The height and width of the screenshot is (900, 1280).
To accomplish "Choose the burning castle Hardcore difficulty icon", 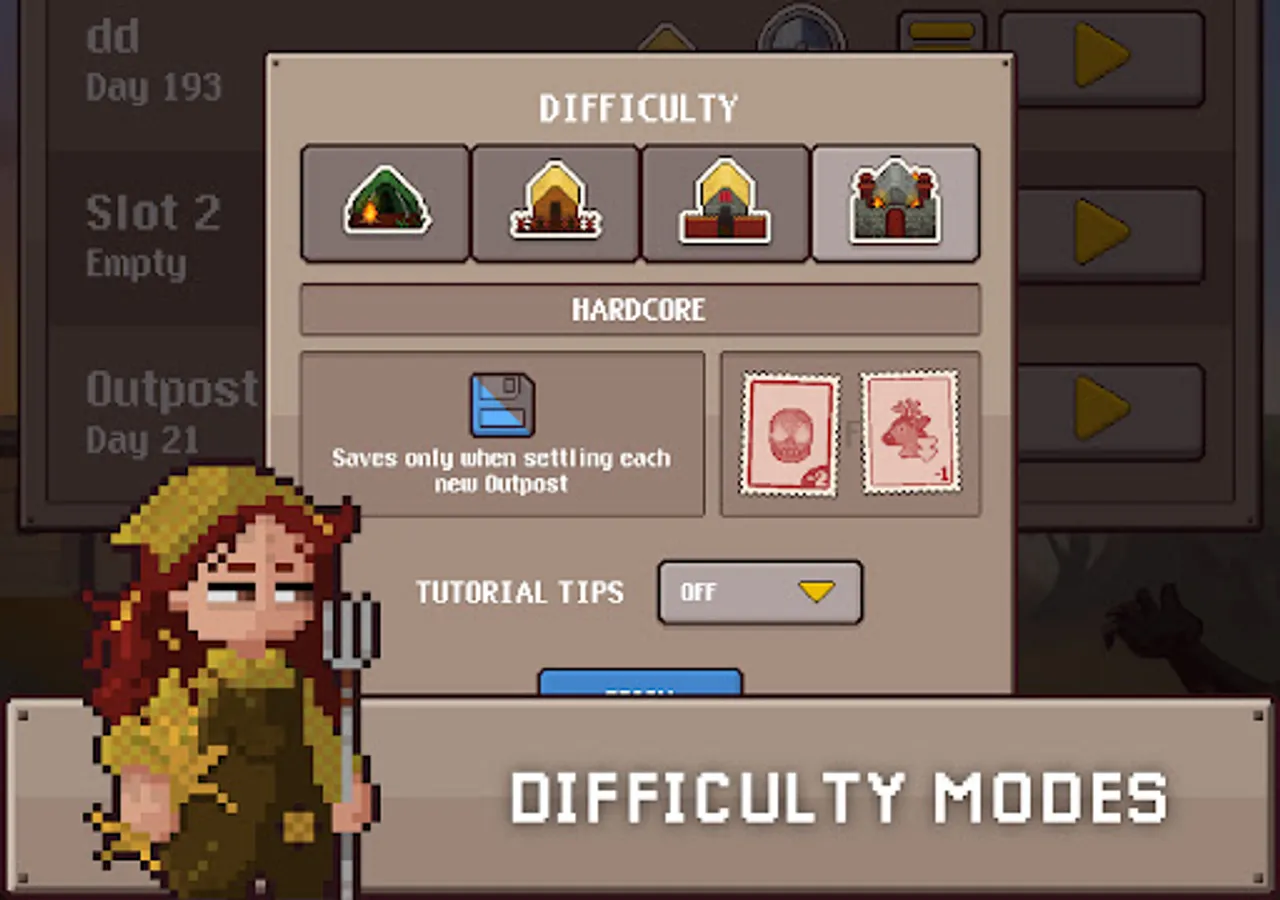I will [x=895, y=203].
